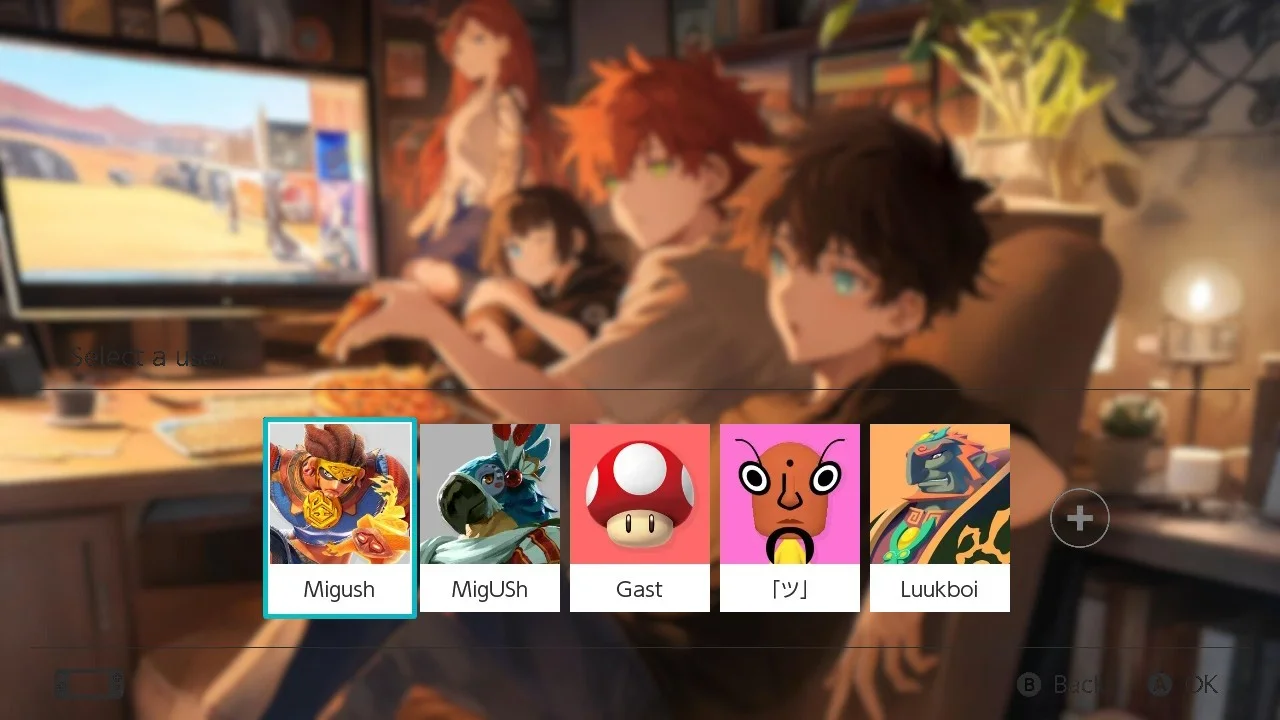Select the red mushroom Gast avatar
The width and height of the screenshot is (1280, 720).
point(640,493)
